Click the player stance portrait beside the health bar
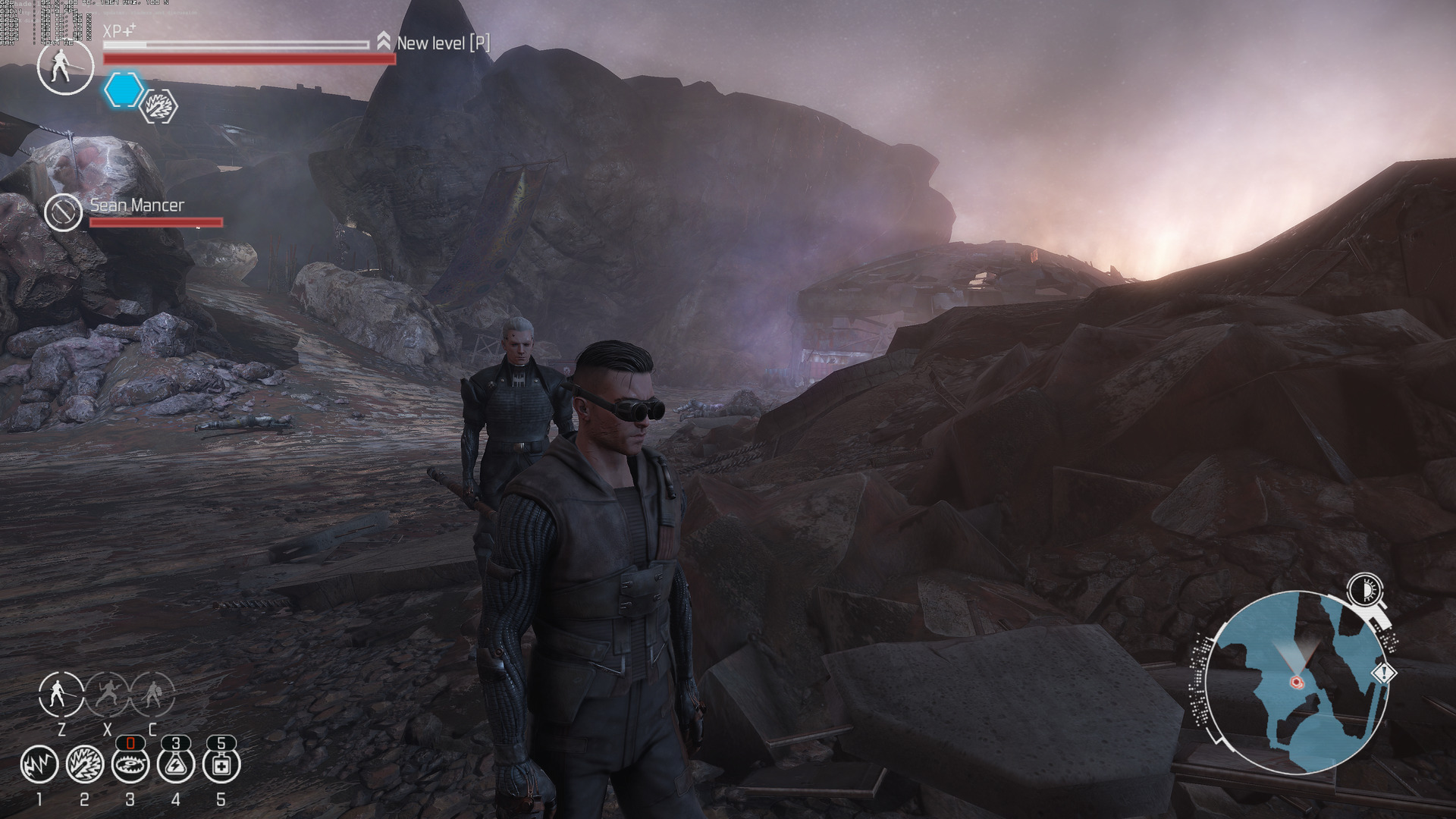 point(65,67)
